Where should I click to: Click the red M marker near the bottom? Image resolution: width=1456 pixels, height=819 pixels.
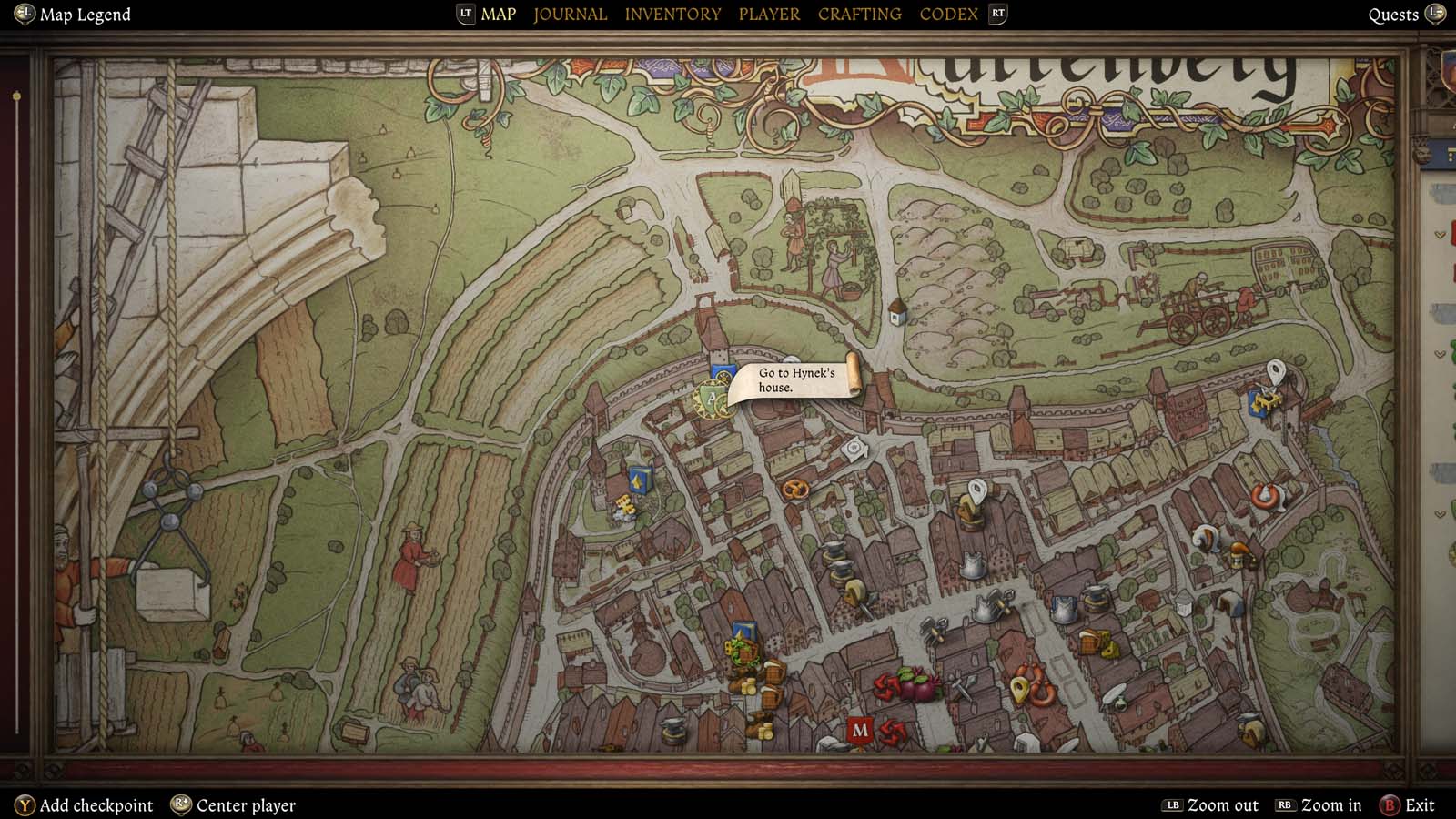point(860,730)
